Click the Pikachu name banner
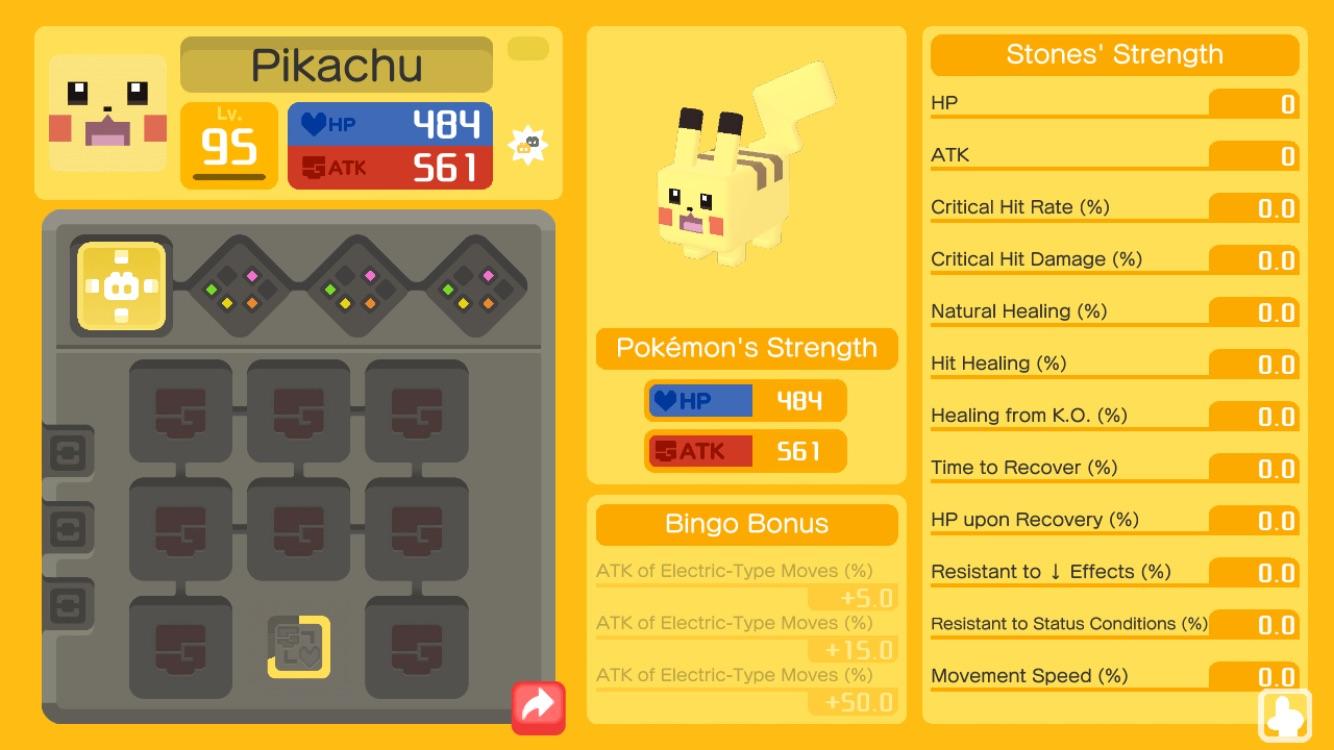1334x750 pixels. tap(337, 64)
